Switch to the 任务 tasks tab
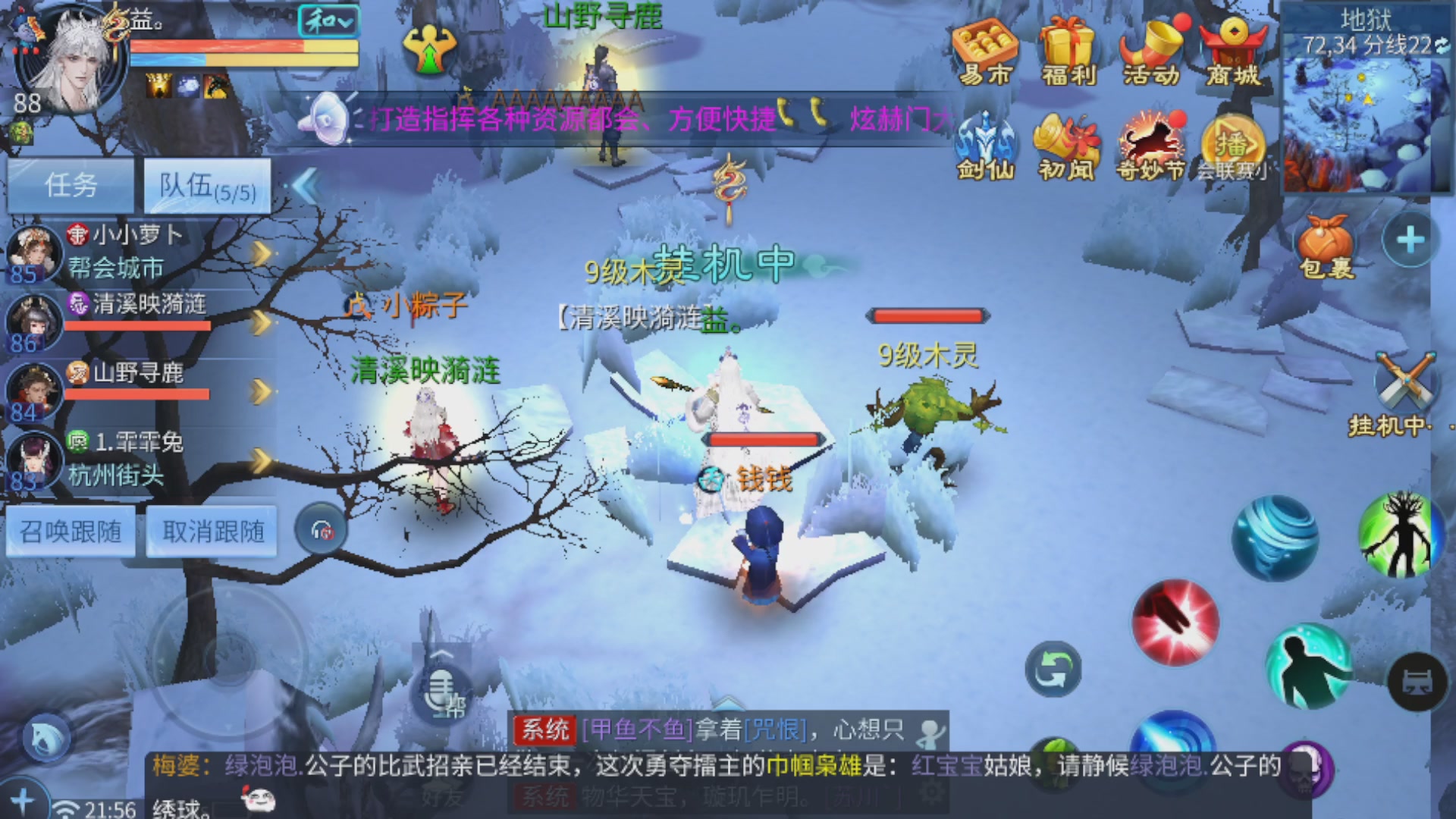The width and height of the screenshot is (1456, 819). click(x=72, y=184)
